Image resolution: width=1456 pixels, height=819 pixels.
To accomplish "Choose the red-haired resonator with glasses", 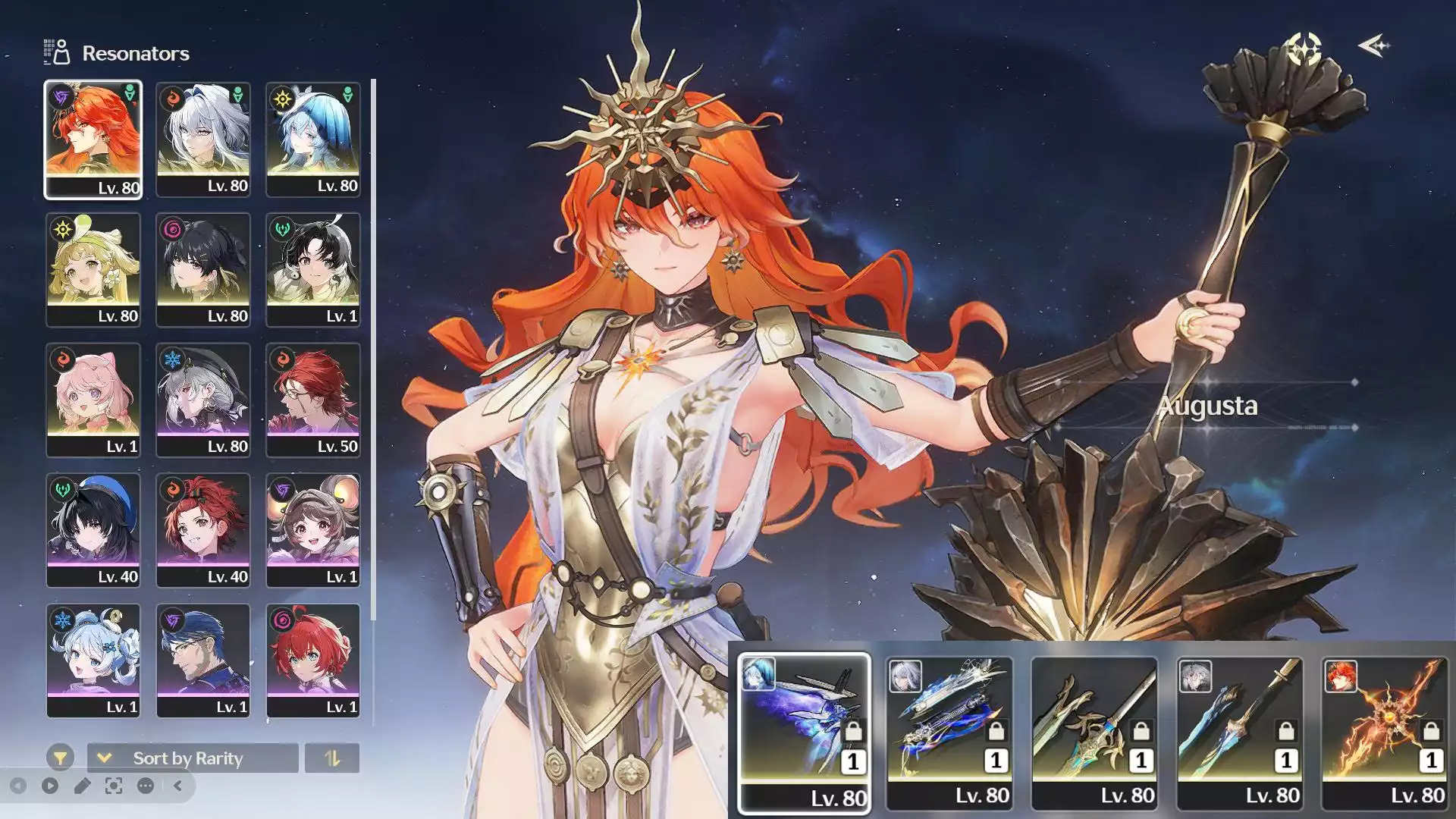I will click(x=312, y=400).
